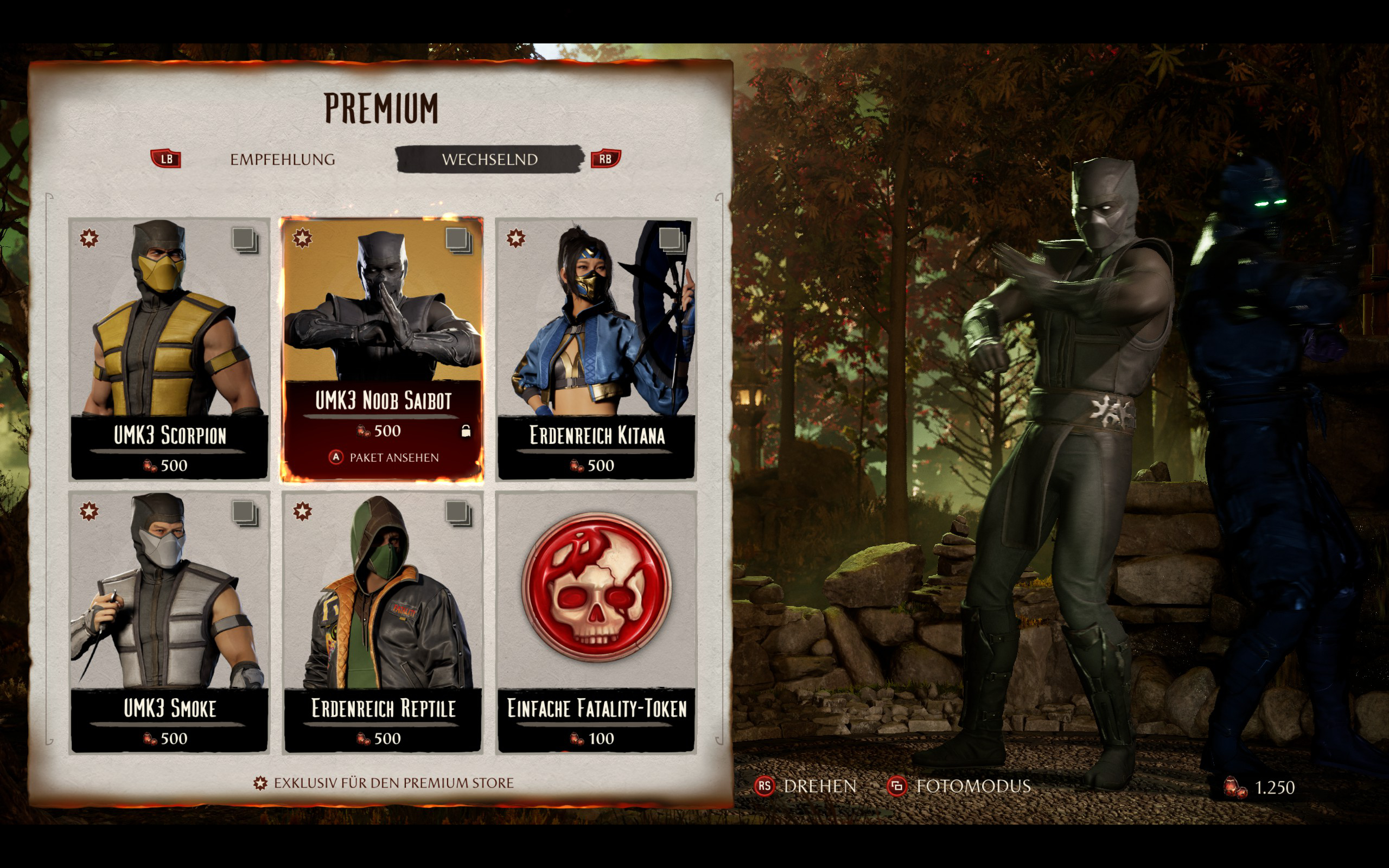Select the Wechselnd tab
This screenshot has width=1389, height=868.
coord(489,159)
